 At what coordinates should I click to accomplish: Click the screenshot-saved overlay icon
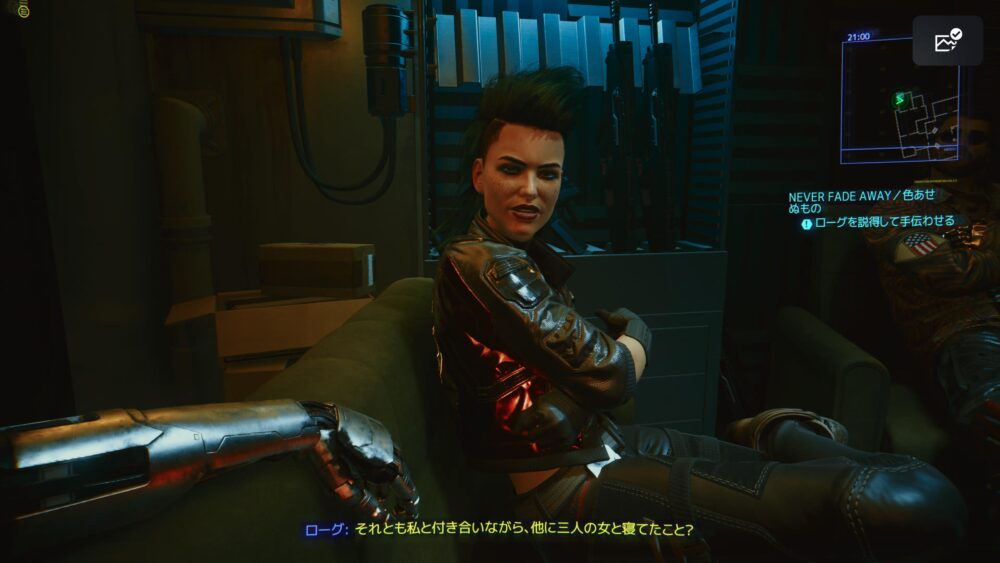point(947,41)
